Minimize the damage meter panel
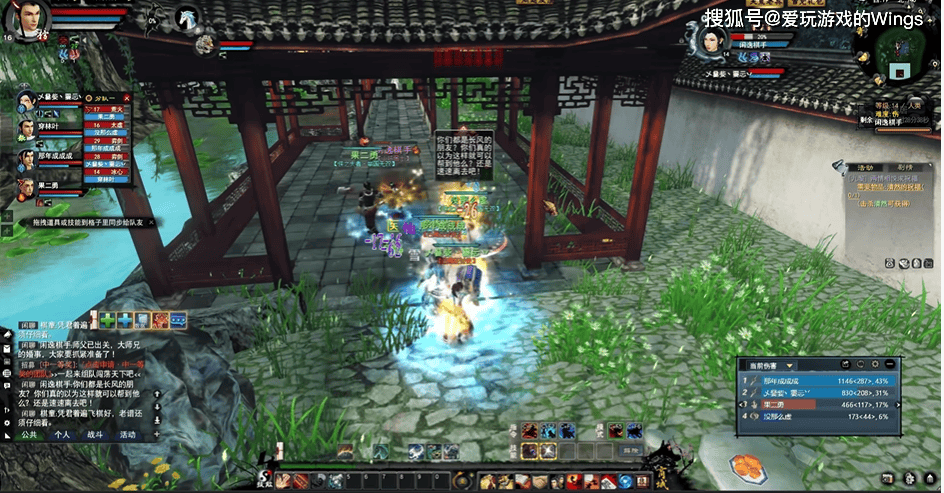 (x=891, y=366)
